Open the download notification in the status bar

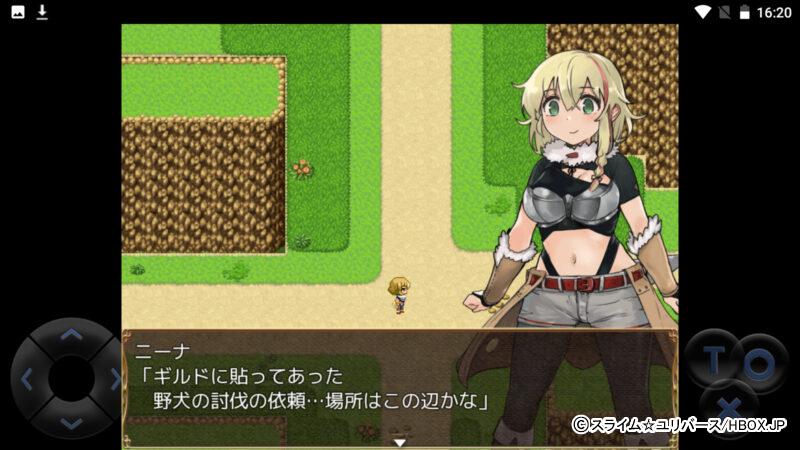pos(42,12)
